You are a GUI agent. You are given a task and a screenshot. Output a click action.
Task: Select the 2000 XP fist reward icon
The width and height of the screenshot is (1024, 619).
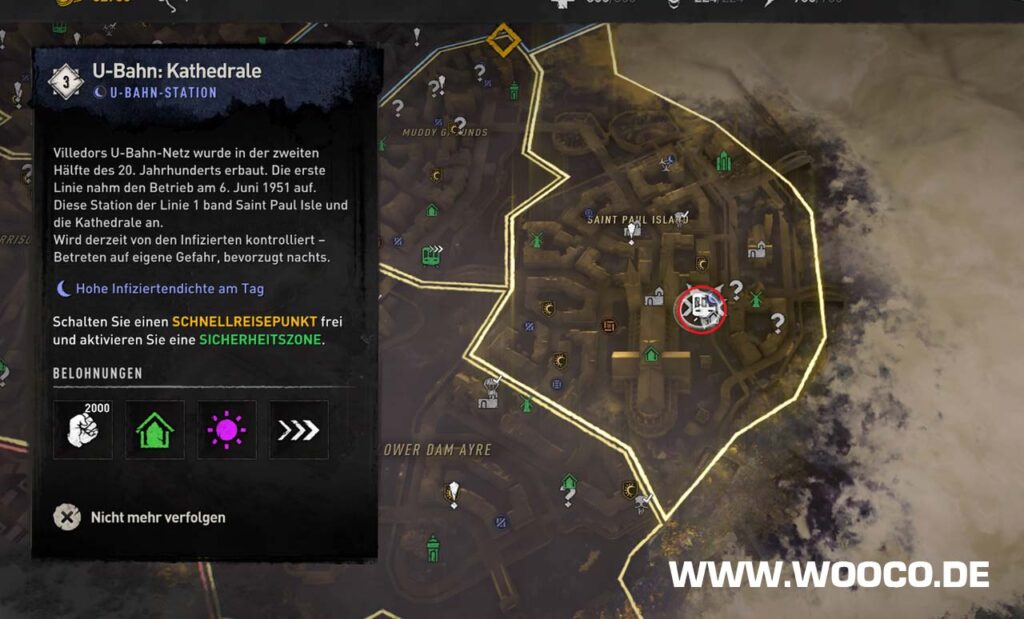[x=82, y=430]
